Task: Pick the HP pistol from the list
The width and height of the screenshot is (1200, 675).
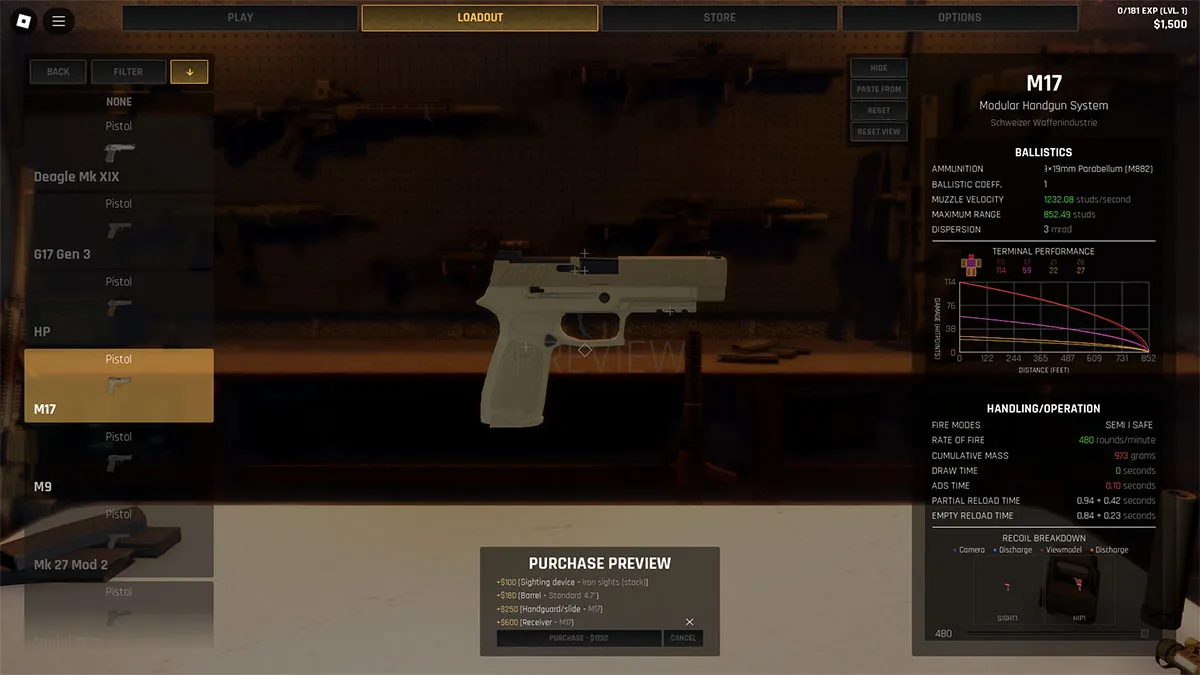Action: point(119,308)
